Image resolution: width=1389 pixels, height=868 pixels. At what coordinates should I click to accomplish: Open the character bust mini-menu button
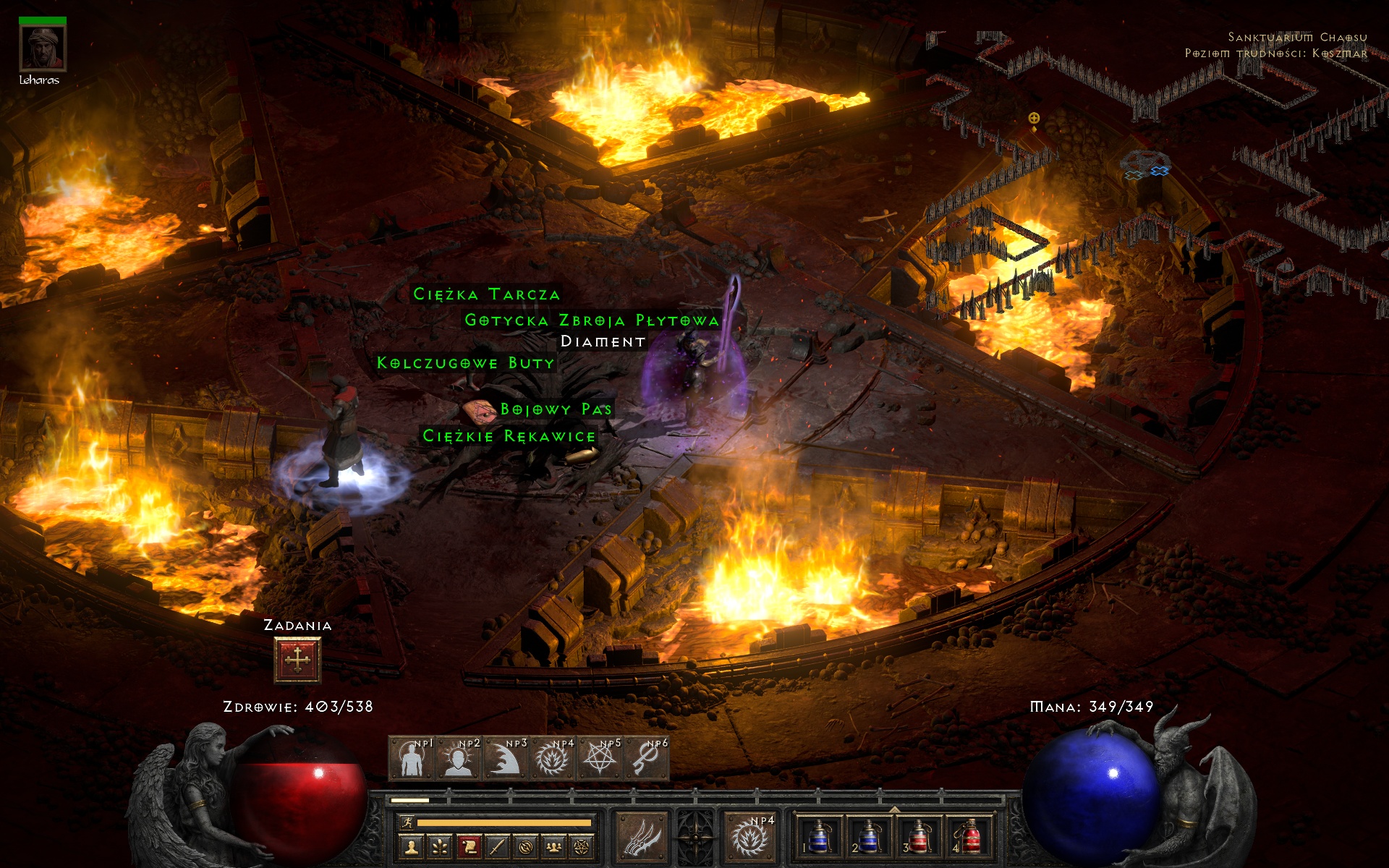tap(412, 846)
